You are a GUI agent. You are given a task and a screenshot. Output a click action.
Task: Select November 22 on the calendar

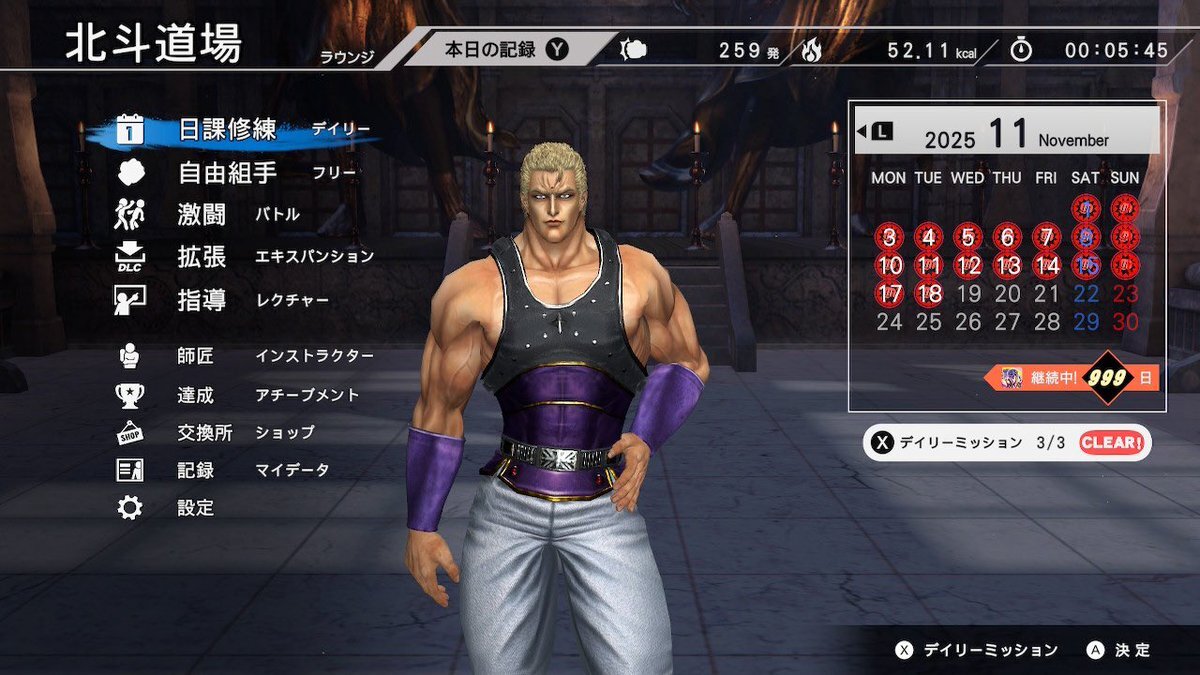1086,294
